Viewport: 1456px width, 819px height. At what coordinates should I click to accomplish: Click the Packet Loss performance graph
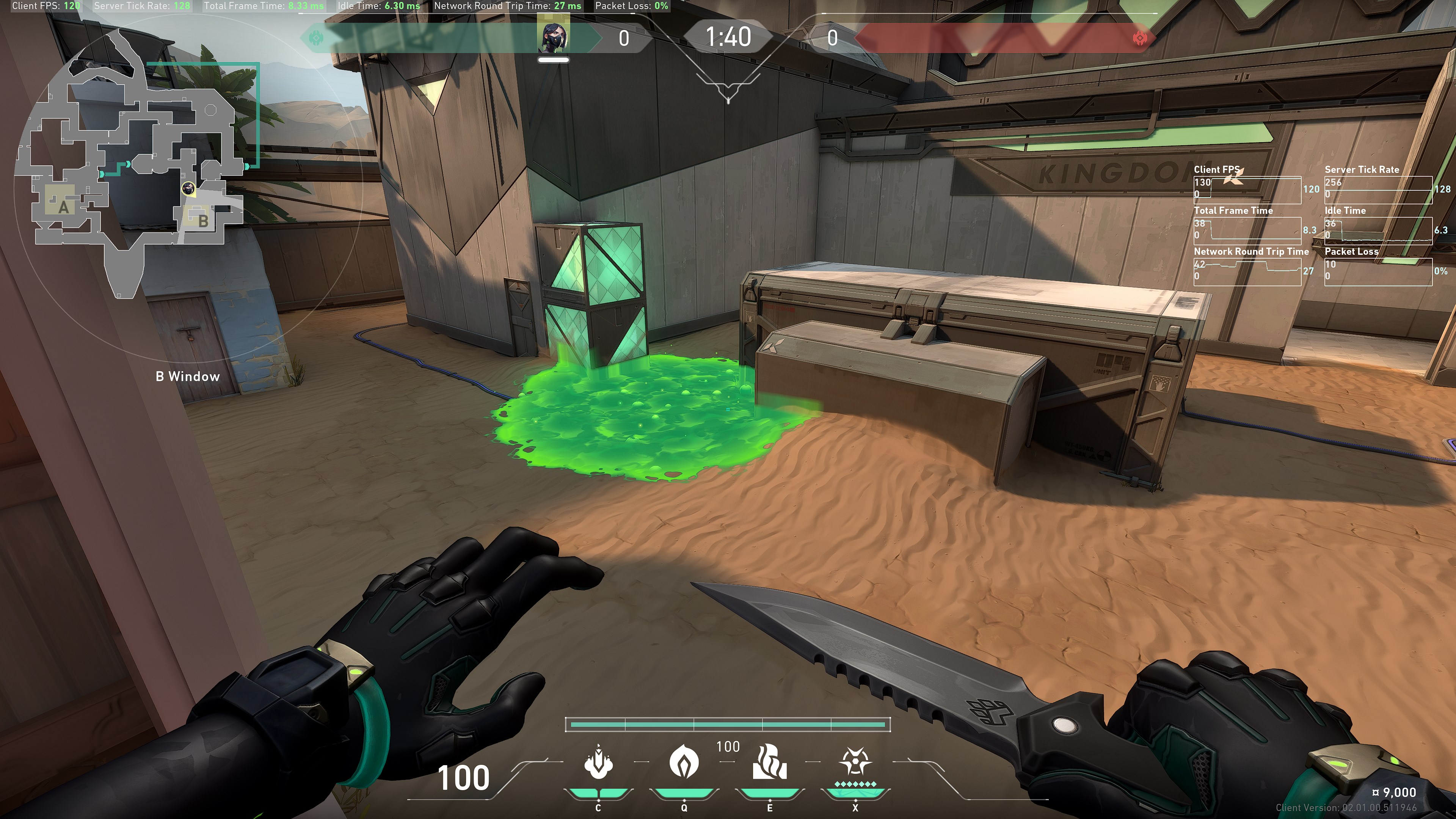click(1378, 272)
